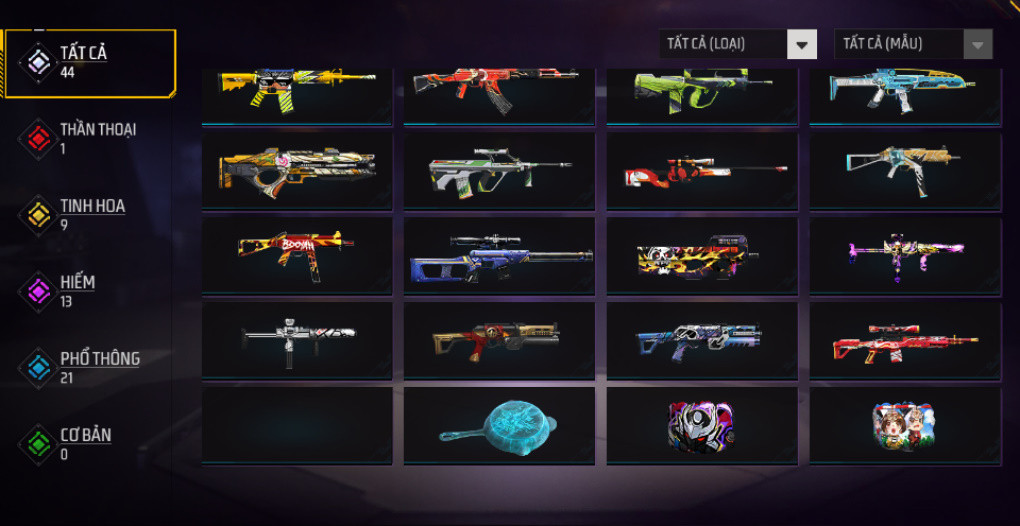Open the Tất Cả (Mẫu) dropdown
This screenshot has height=526, width=1020.
click(x=913, y=44)
